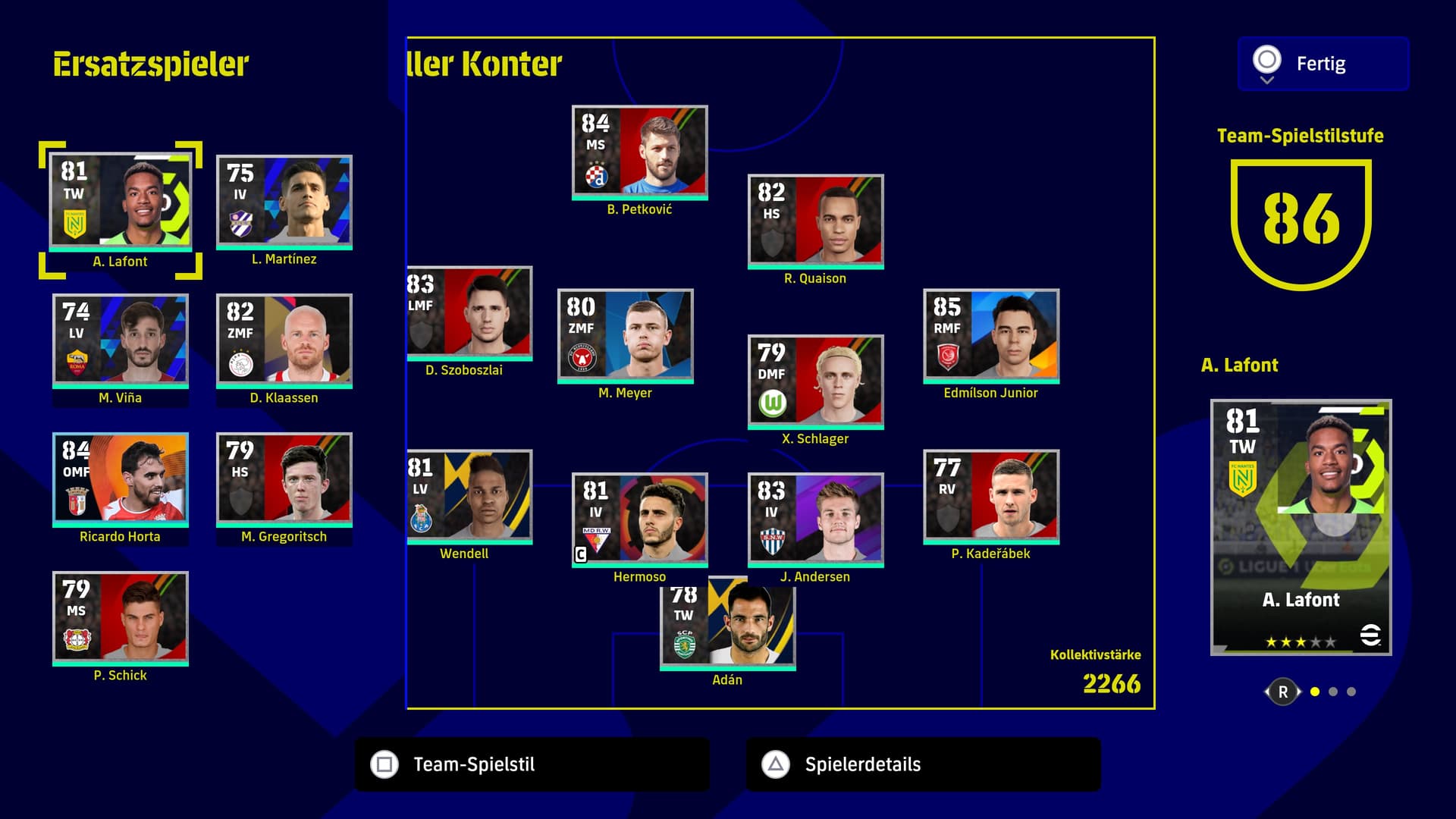Select centre back J. Andersen
Image resolution: width=1456 pixels, height=819 pixels.
point(815,520)
